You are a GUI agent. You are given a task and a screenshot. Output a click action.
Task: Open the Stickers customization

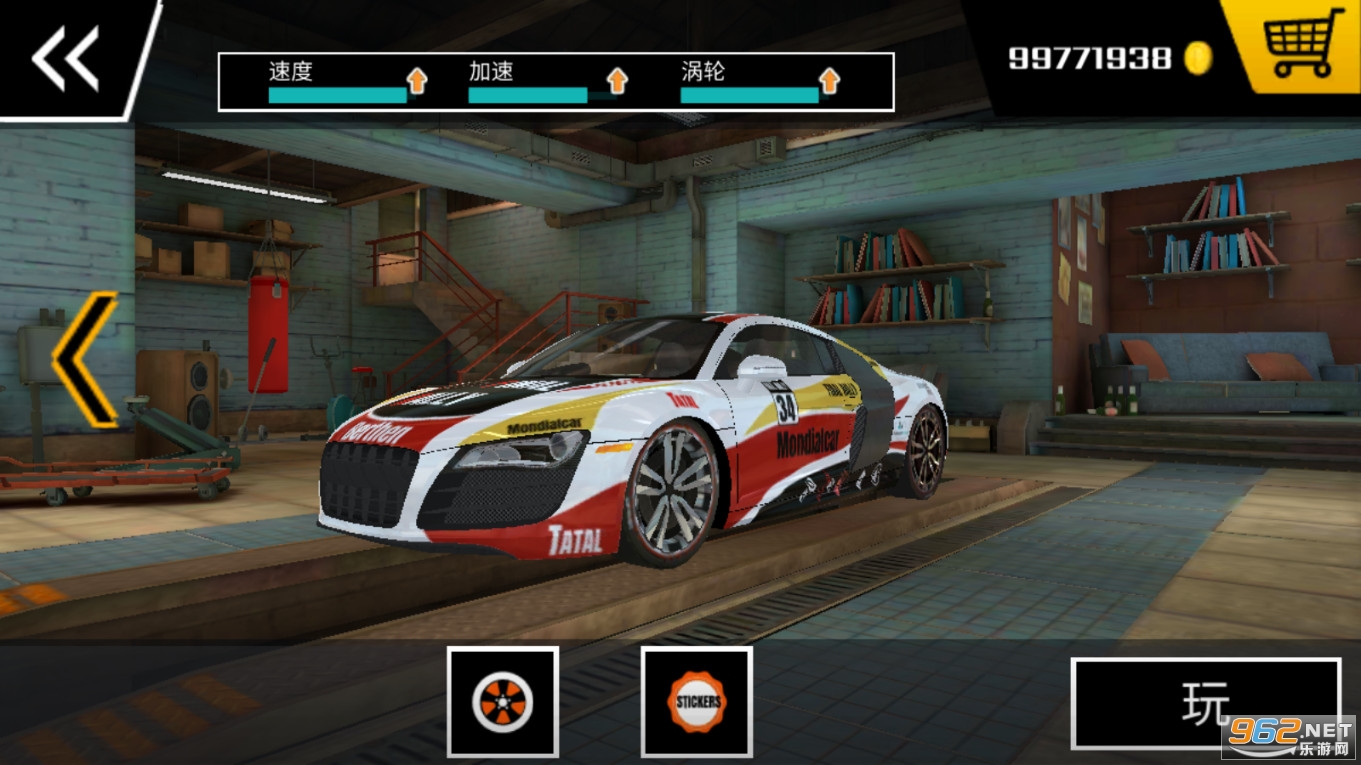696,701
